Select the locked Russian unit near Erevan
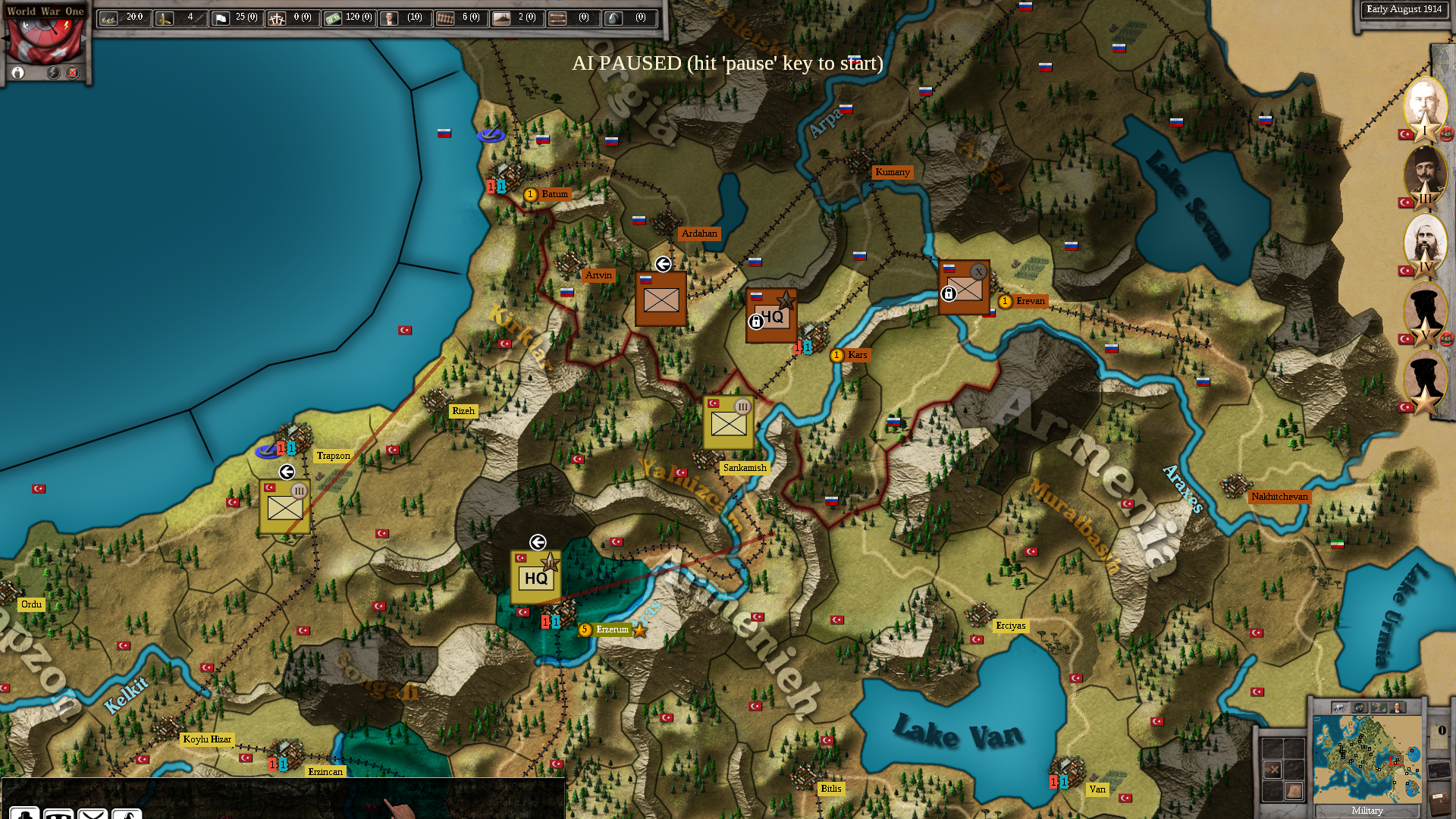Image resolution: width=1456 pixels, height=819 pixels. point(964,288)
